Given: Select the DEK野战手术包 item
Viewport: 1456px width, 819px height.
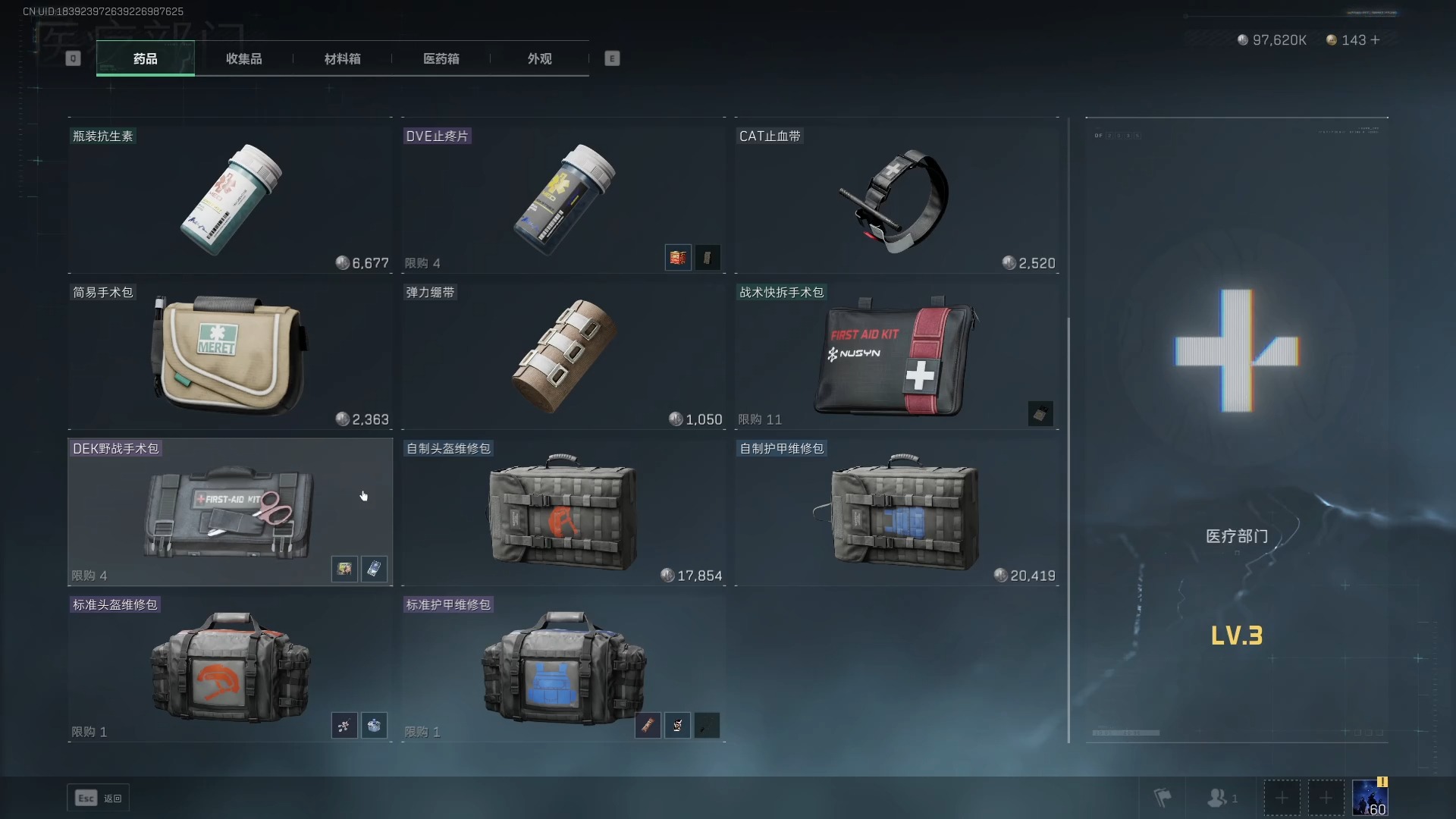Looking at the screenshot, I should [230, 511].
